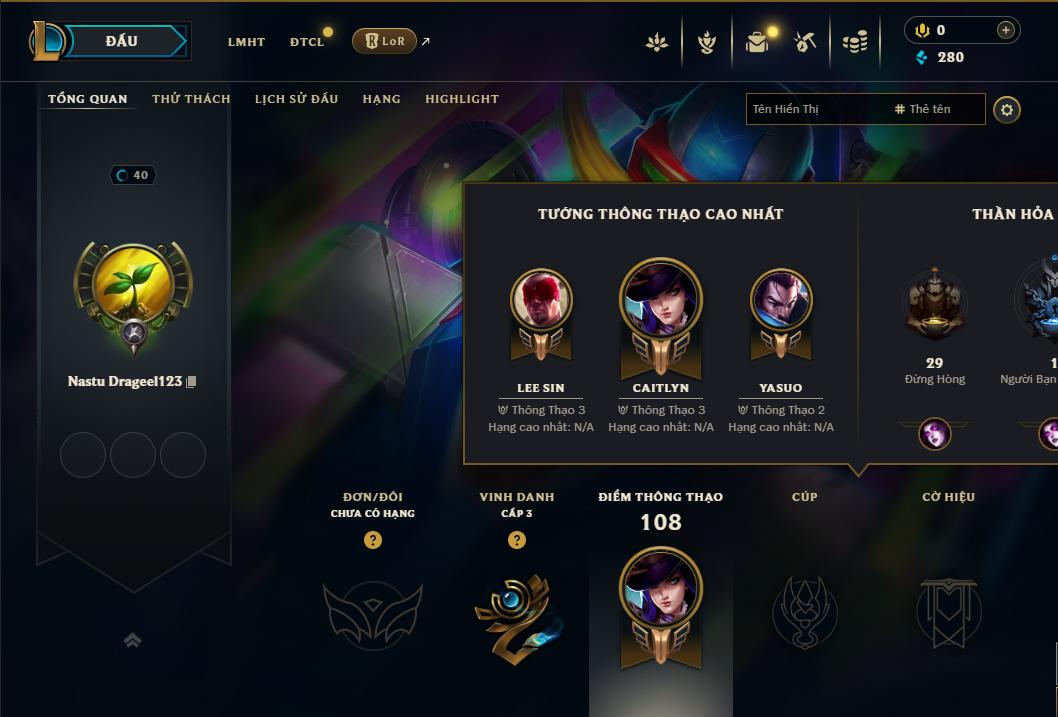Open the Cúp trophy section
1058x717 pixels.
pos(804,610)
